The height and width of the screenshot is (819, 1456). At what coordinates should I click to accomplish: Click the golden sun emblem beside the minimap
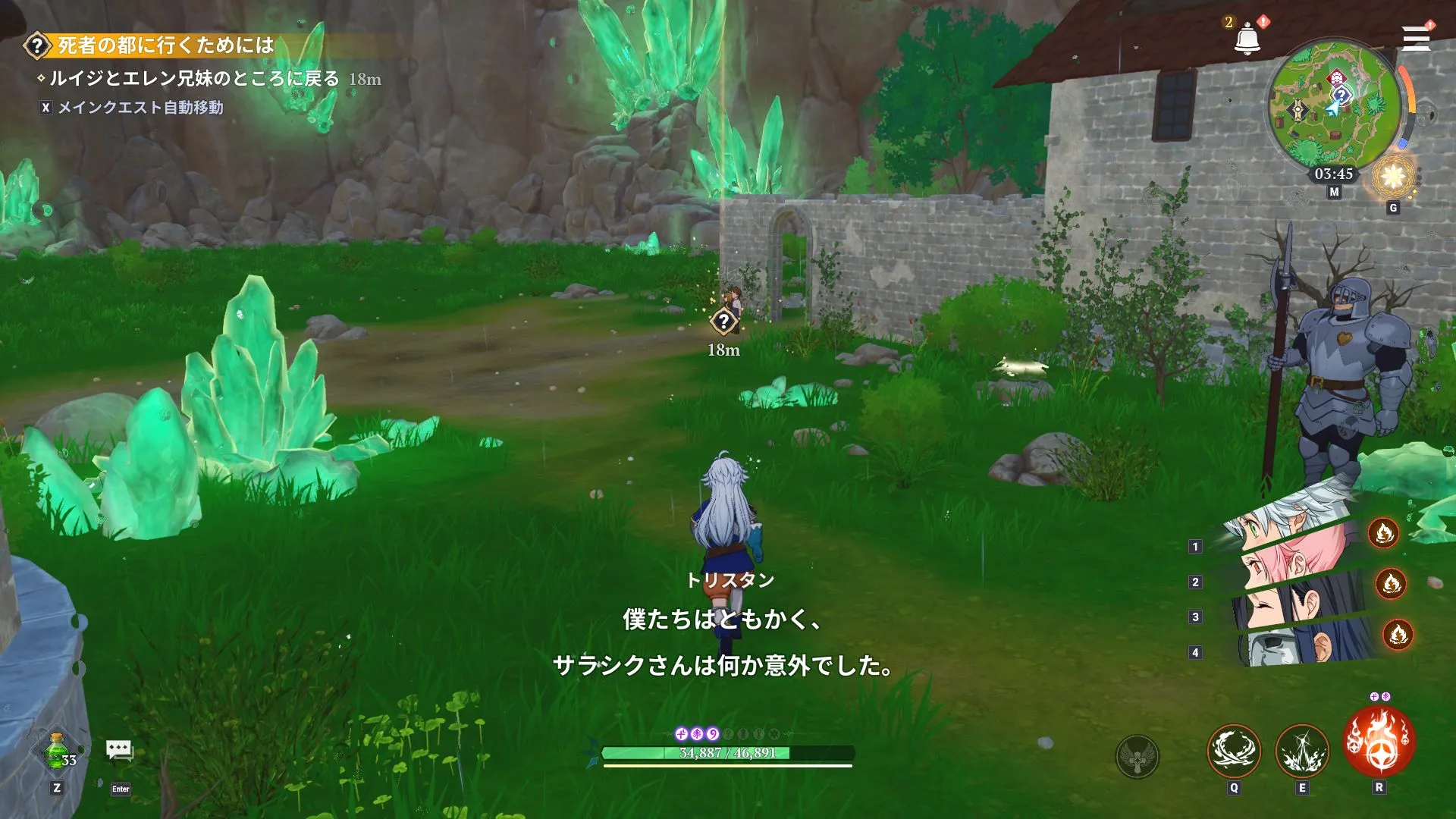(x=1392, y=177)
